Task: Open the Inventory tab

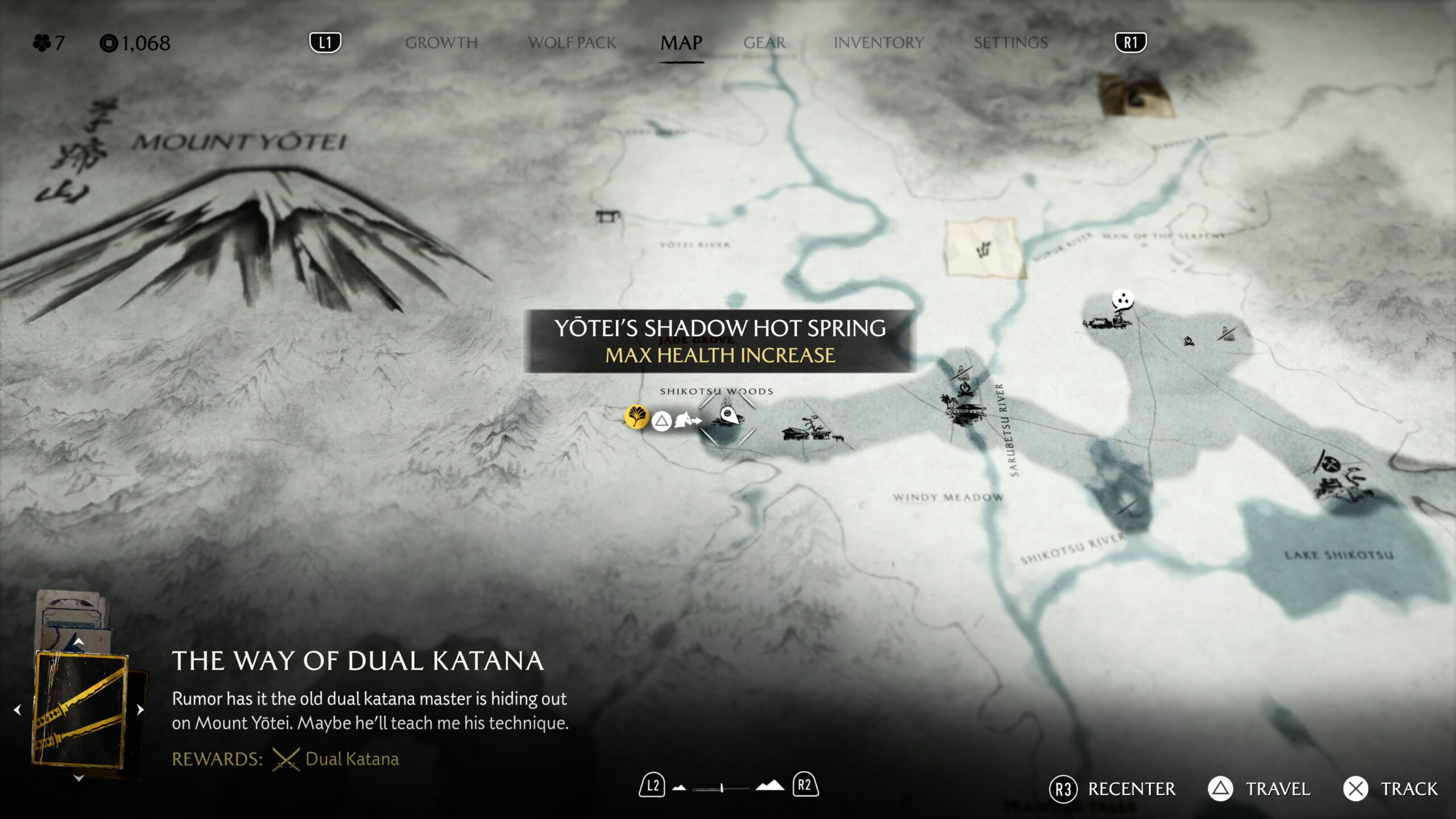Action: coord(878,43)
